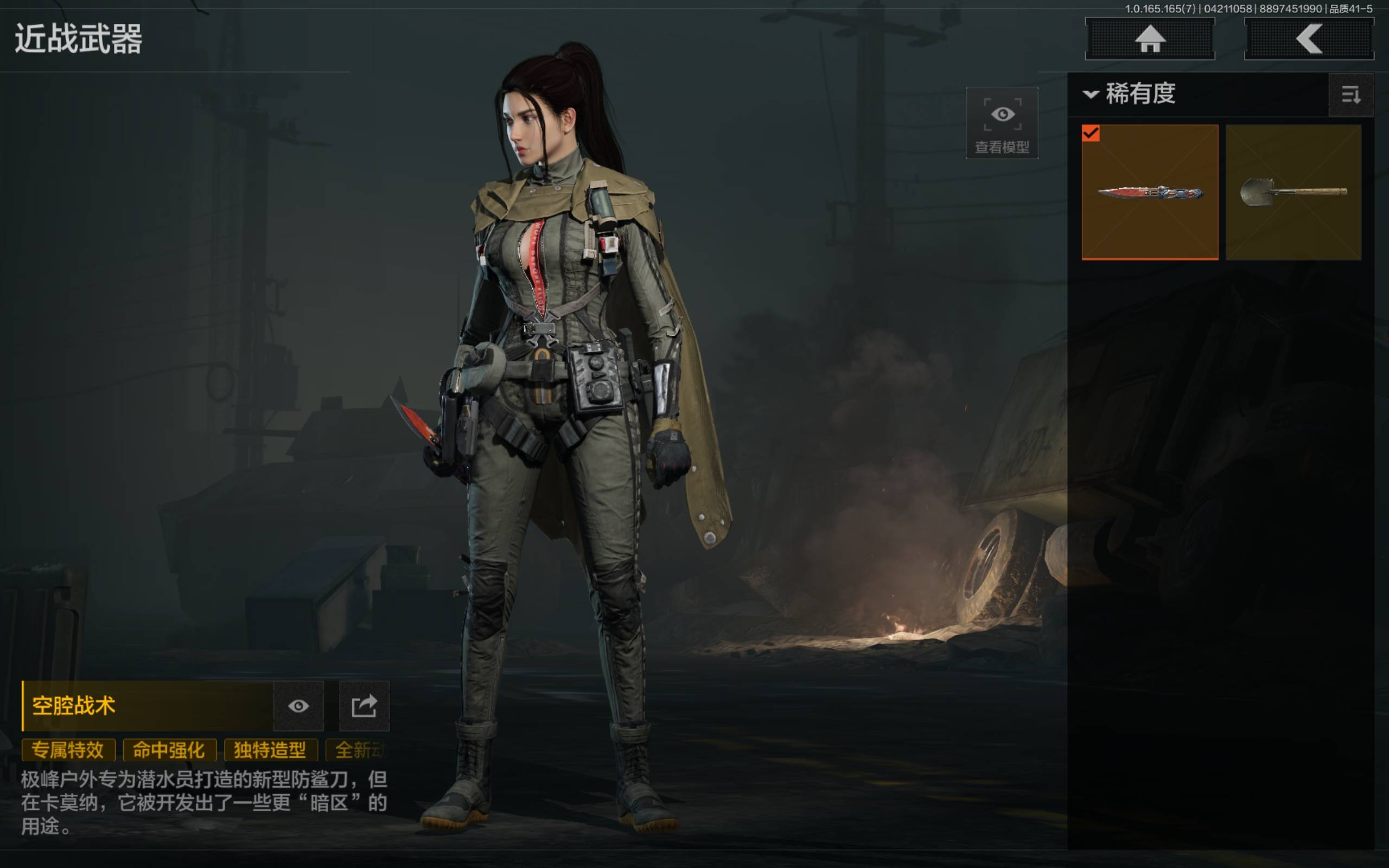Show the 专属特效 tag details

click(x=68, y=750)
